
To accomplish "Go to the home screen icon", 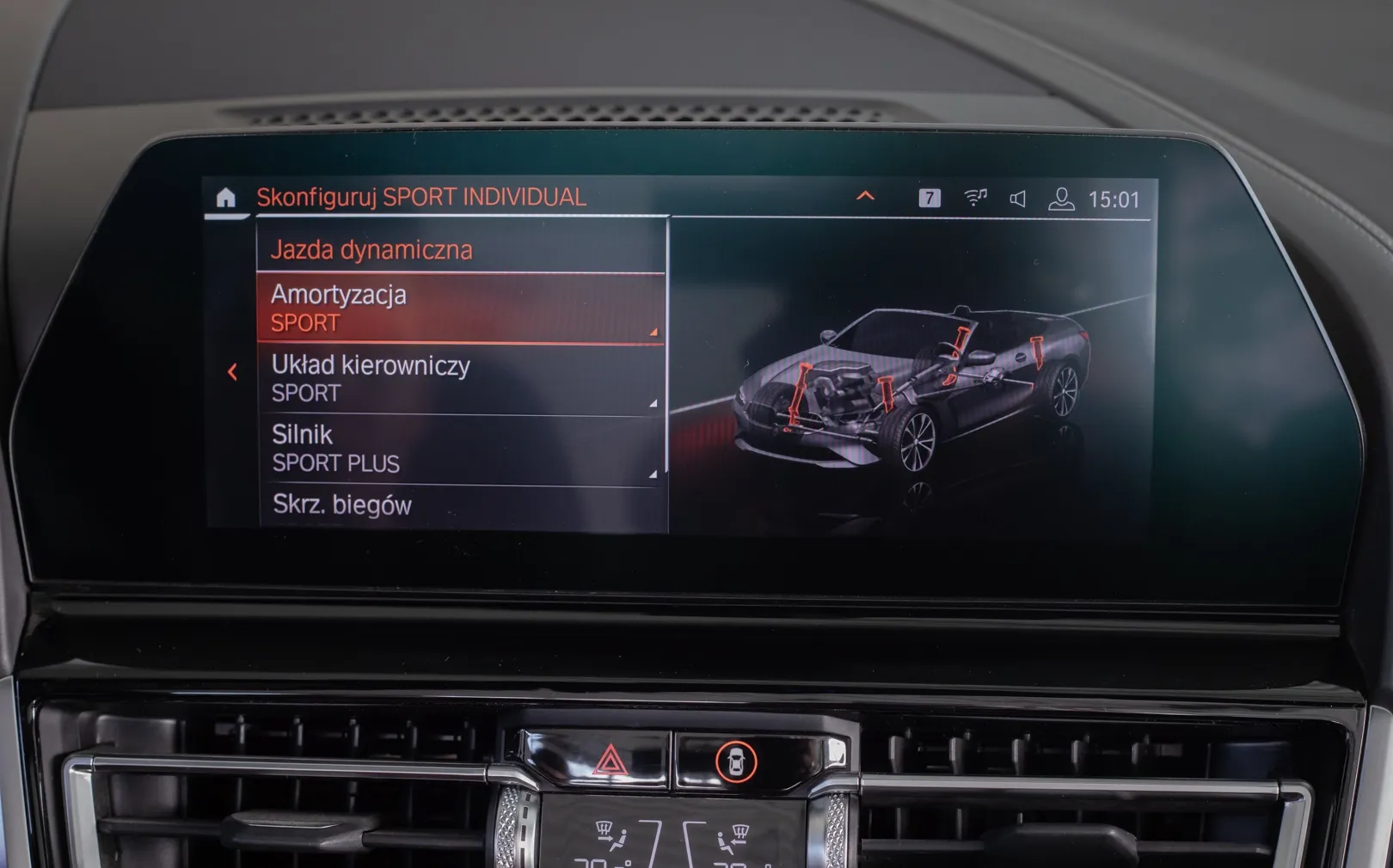I will pyautogui.click(x=225, y=198).
